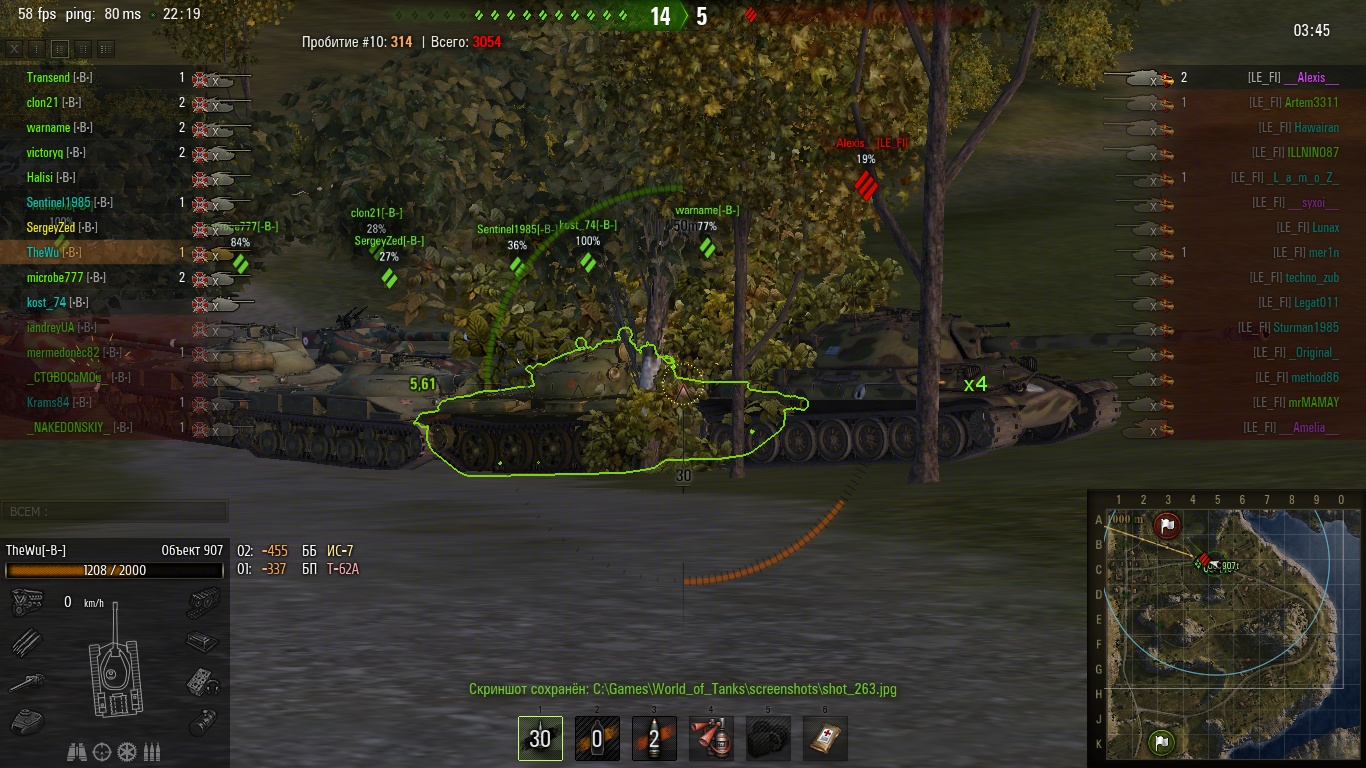The image size is (1366, 768).
Task: Switch player list to the widest column layout
Action: tap(106, 48)
